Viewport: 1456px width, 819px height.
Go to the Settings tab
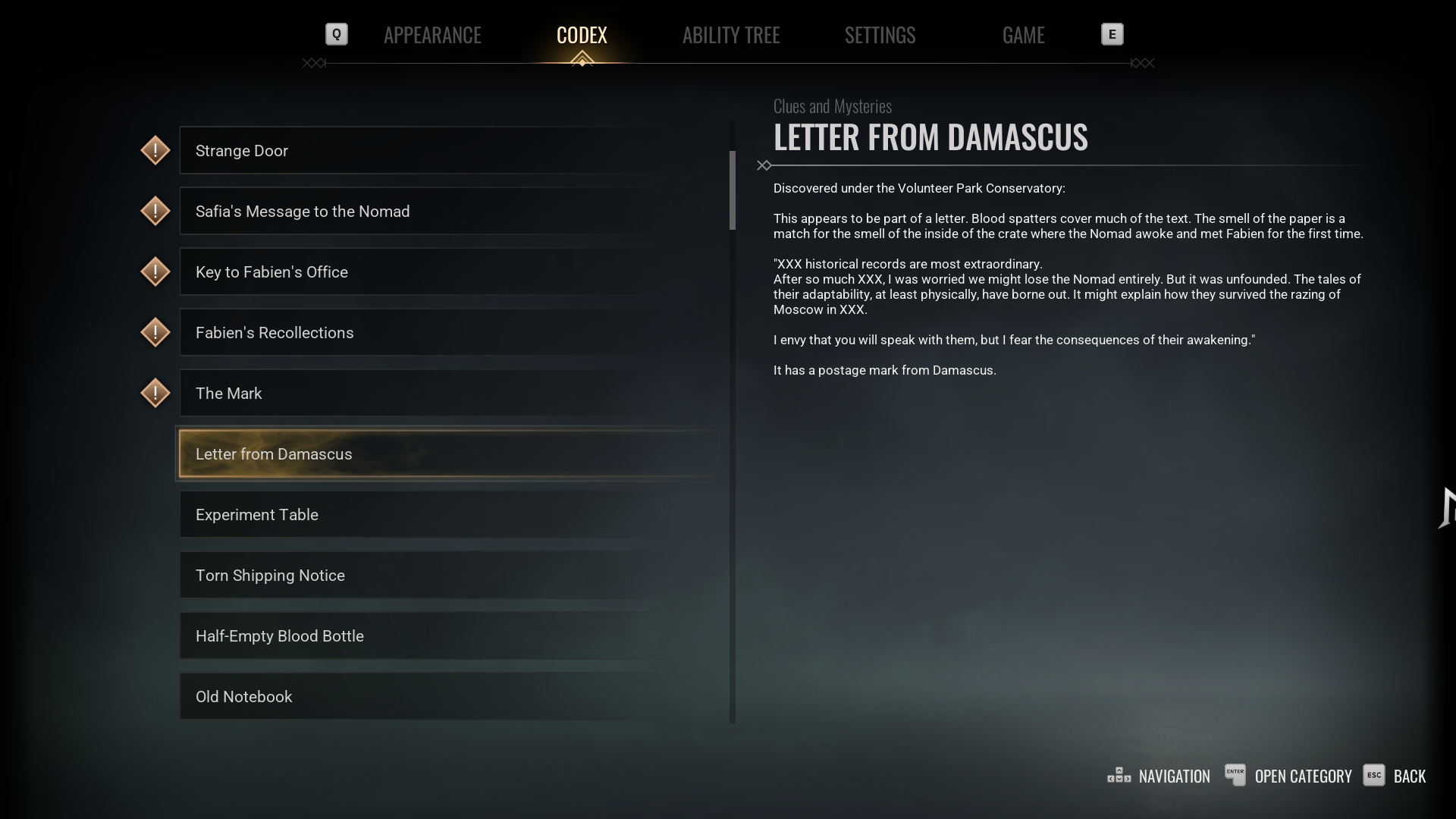880,35
